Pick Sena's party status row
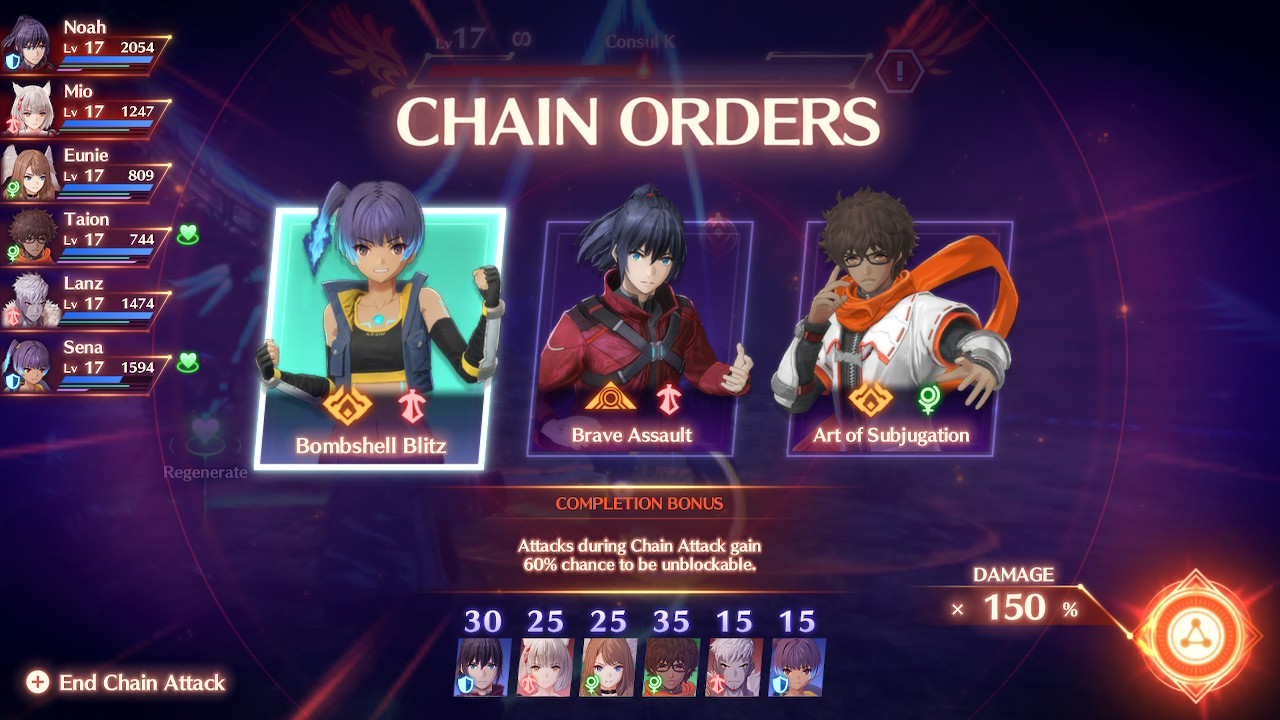Viewport: 1280px width, 720px height. click(85, 365)
